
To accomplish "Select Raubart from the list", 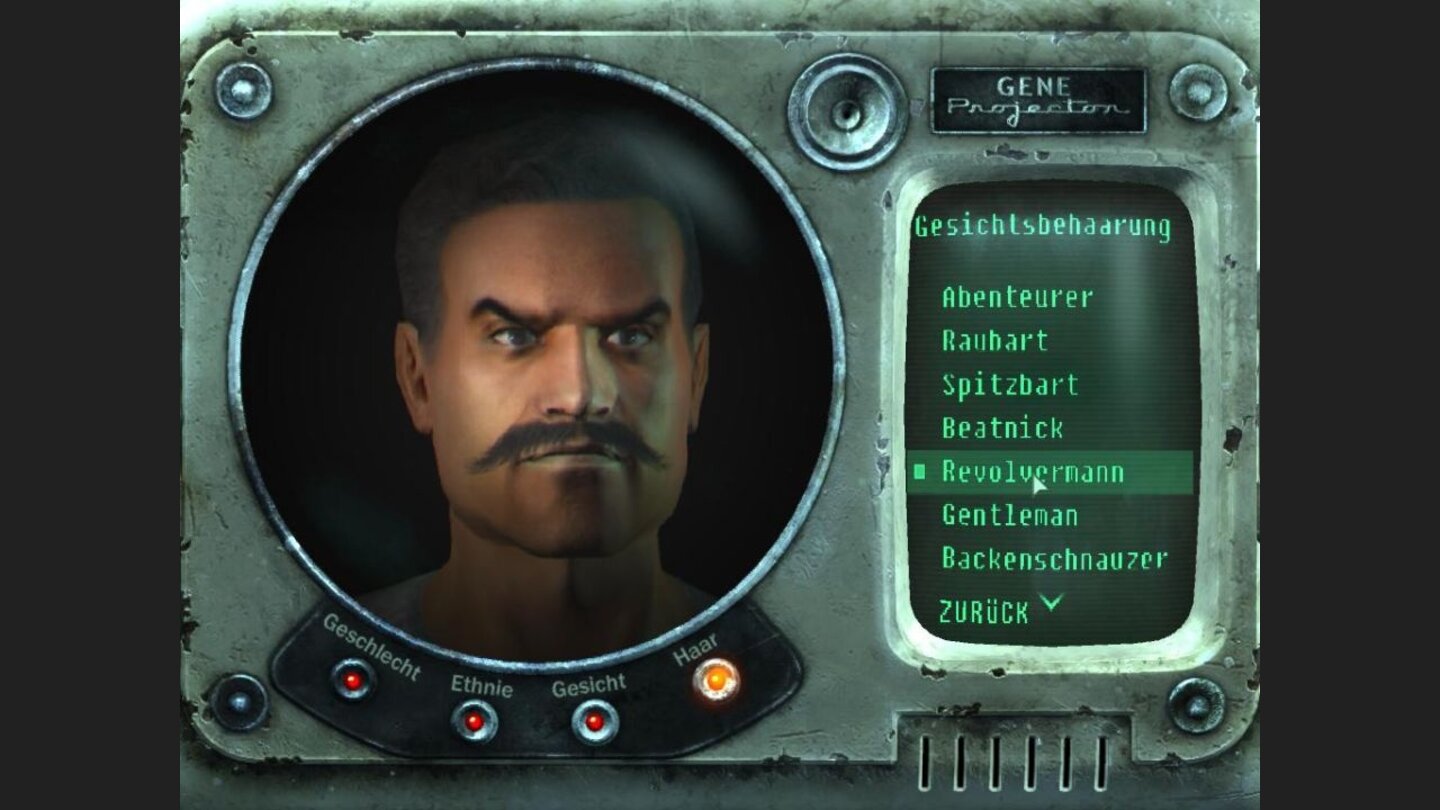I will click(x=993, y=342).
